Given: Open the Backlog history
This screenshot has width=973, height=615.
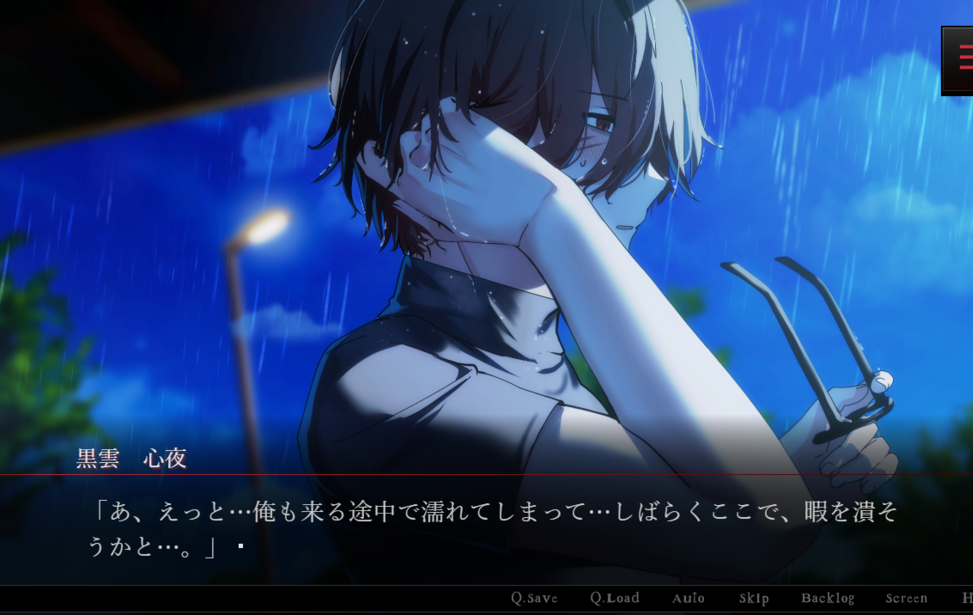Looking at the screenshot, I should point(827,599).
